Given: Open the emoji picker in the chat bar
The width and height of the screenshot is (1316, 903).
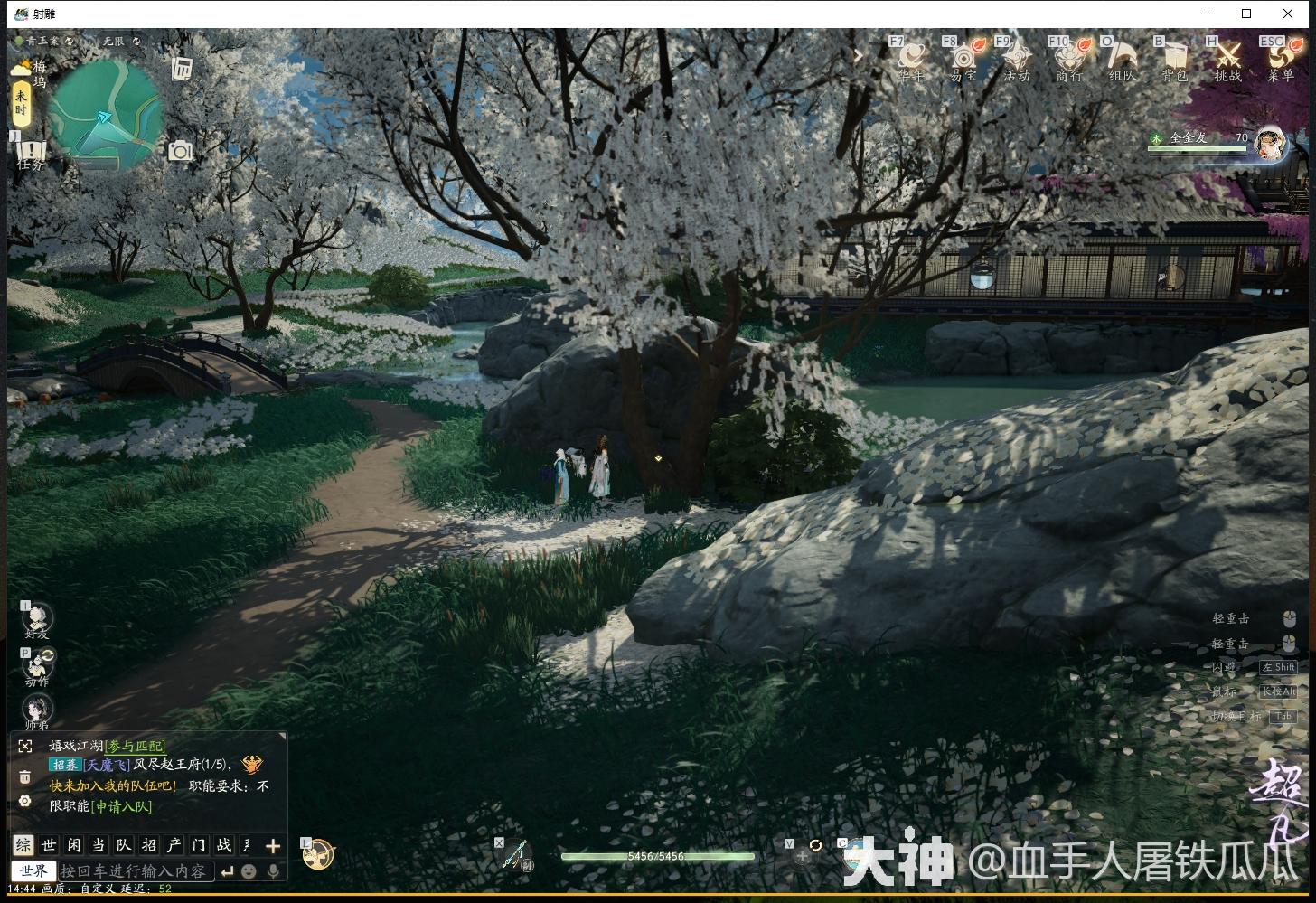Looking at the screenshot, I should pos(246,870).
